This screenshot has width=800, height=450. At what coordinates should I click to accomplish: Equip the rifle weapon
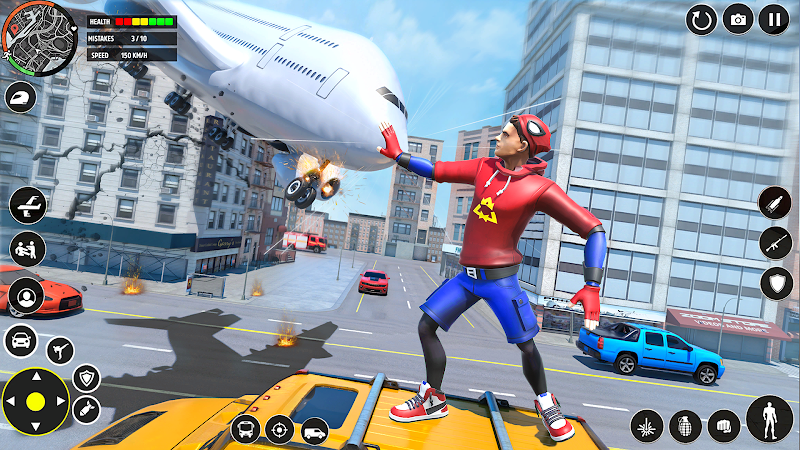point(775,242)
